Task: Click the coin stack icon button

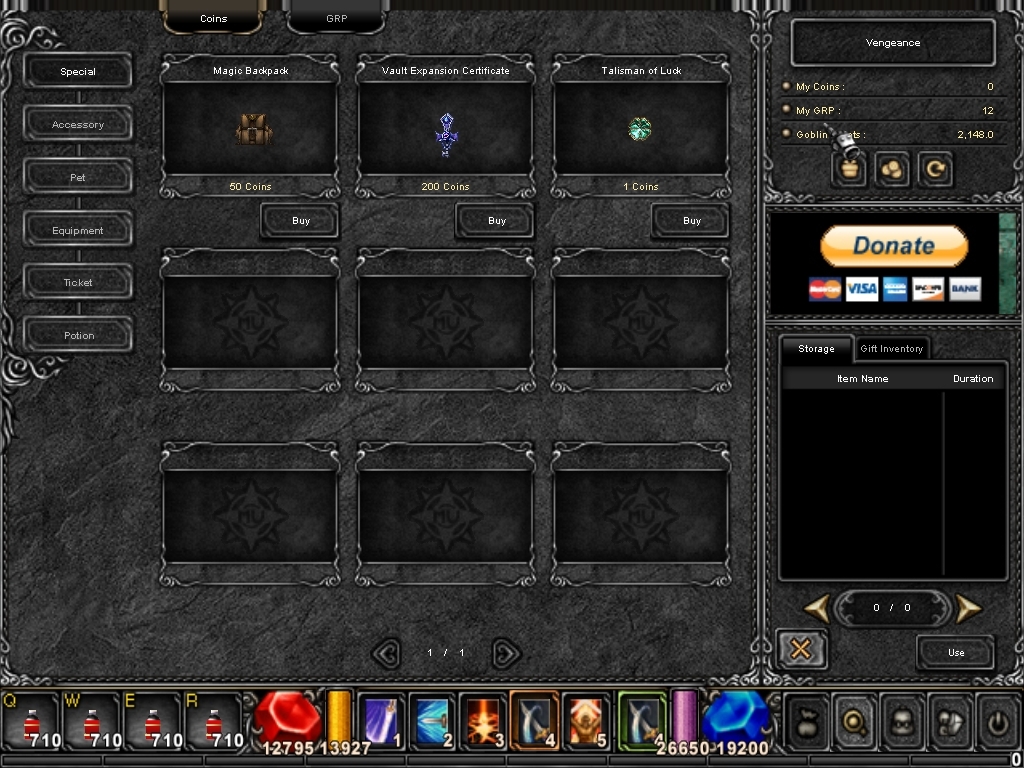Action: (892, 170)
